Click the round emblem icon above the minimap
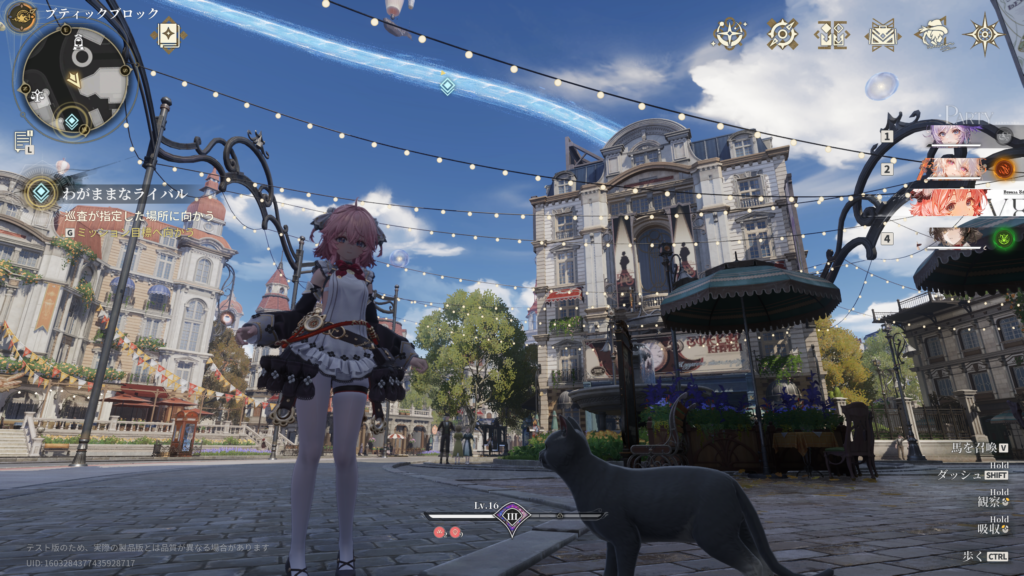 coord(21,16)
